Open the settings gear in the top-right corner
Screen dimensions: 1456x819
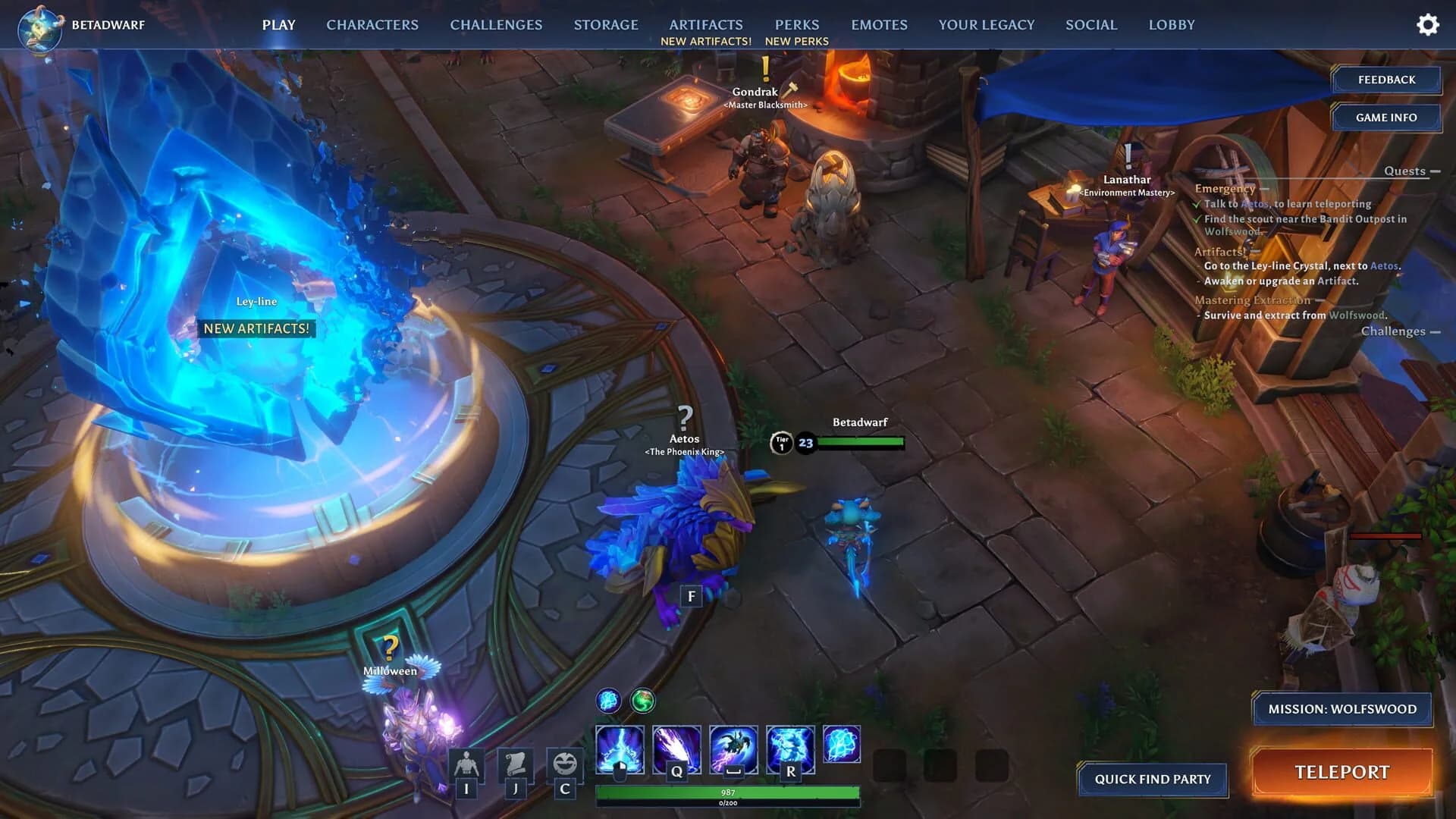point(1428,24)
